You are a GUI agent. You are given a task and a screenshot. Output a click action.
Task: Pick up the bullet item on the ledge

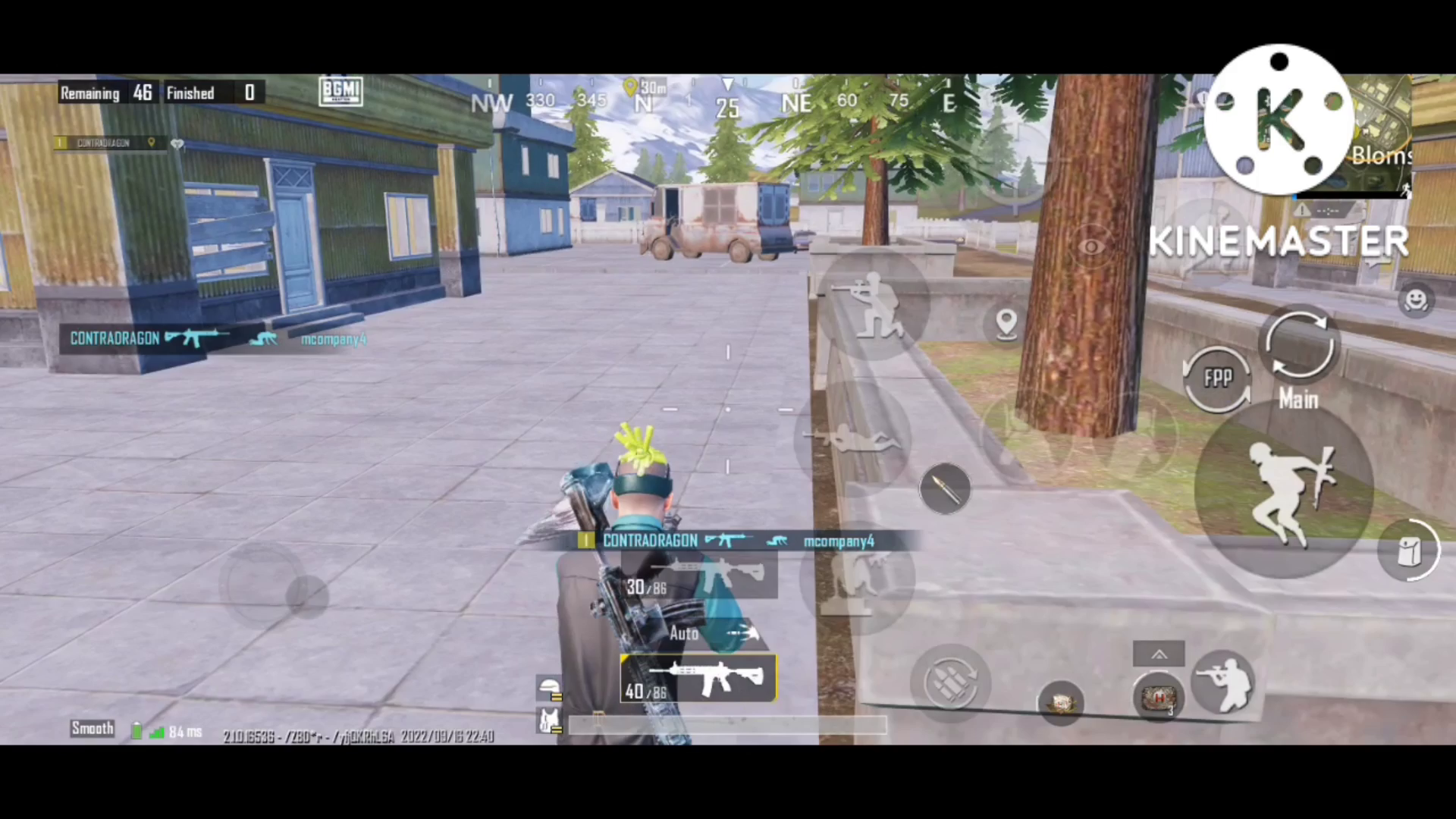pyautogui.click(x=944, y=489)
